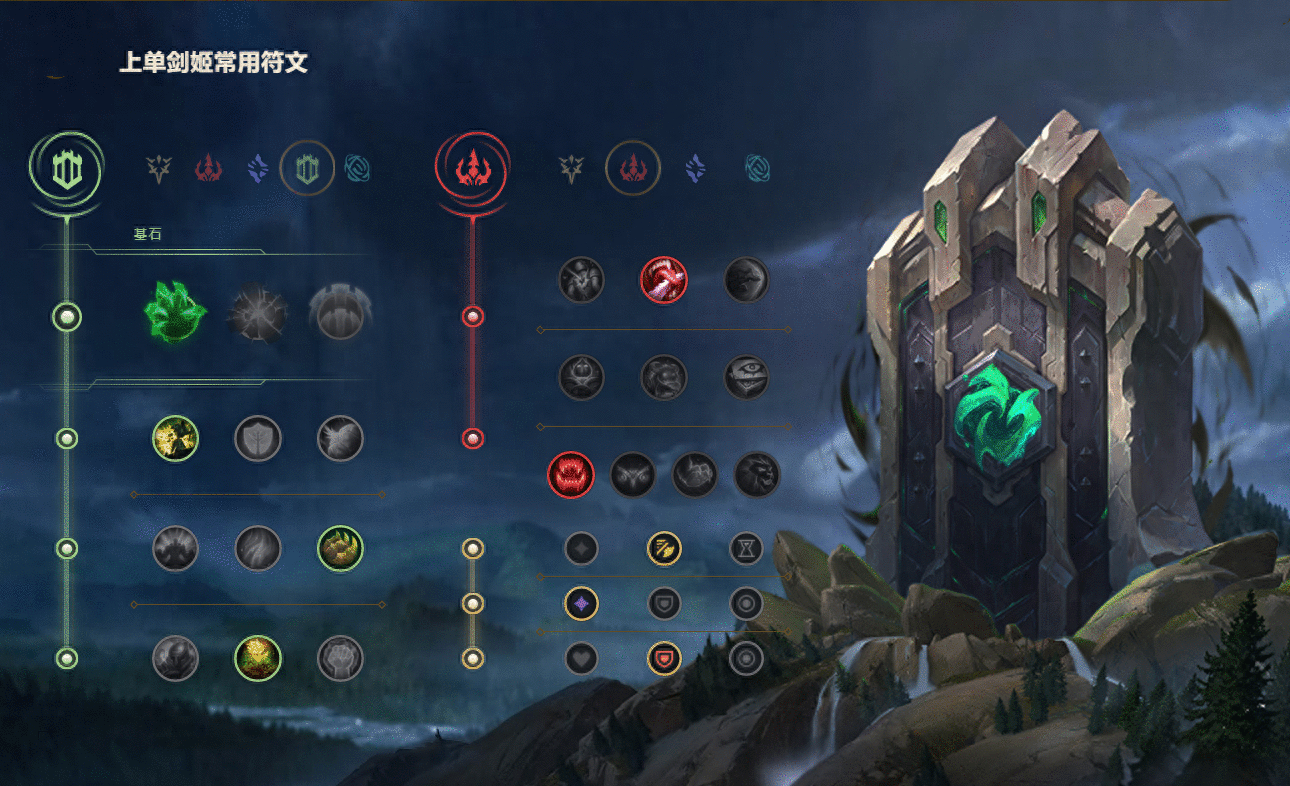Choose the Revitalize rune
Viewport: 1290px width, 786px height.
tap(257, 658)
